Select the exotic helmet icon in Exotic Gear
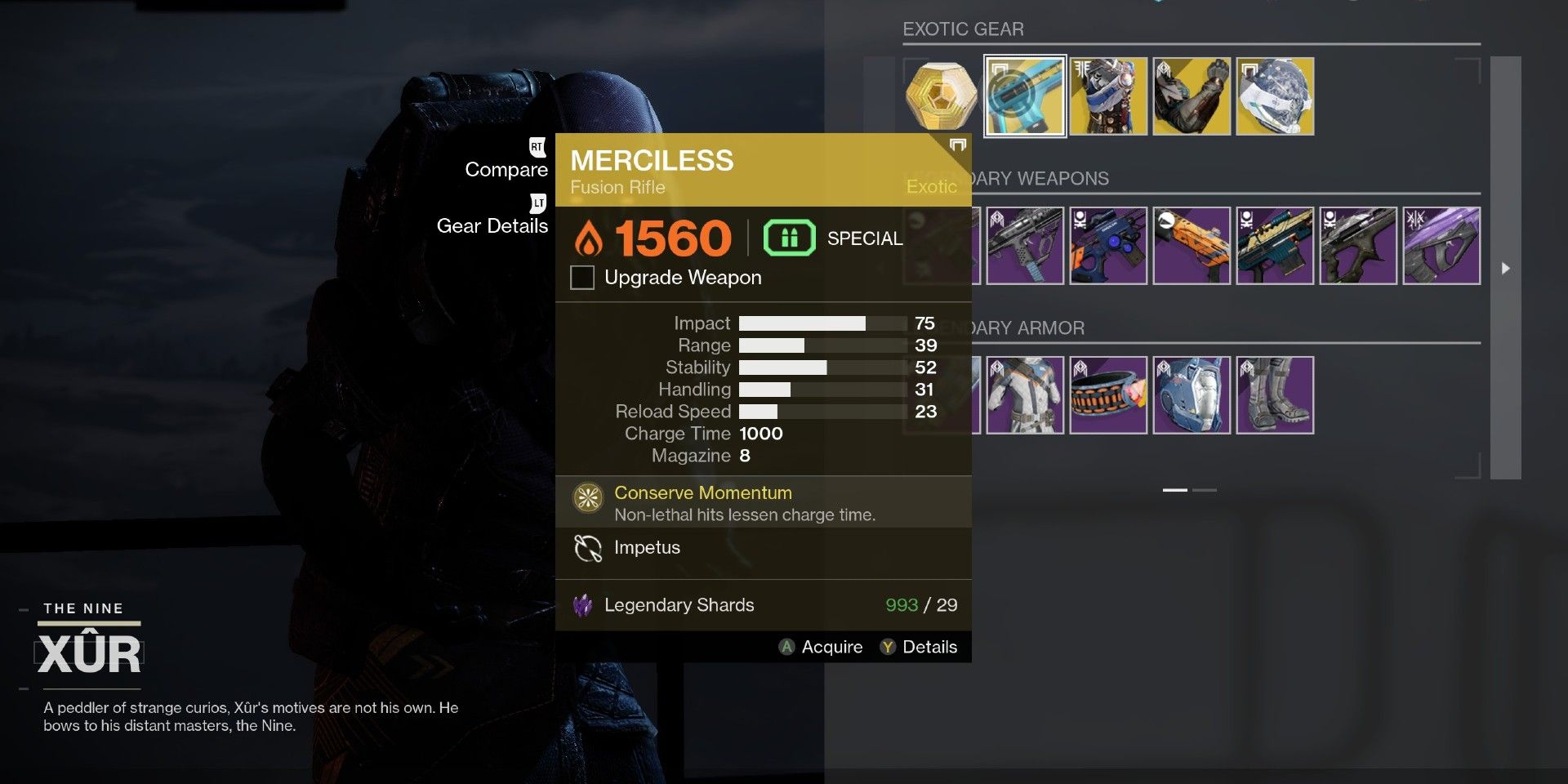Viewport: 1568px width, 784px height. pyautogui.click(x=1275, y=96)
